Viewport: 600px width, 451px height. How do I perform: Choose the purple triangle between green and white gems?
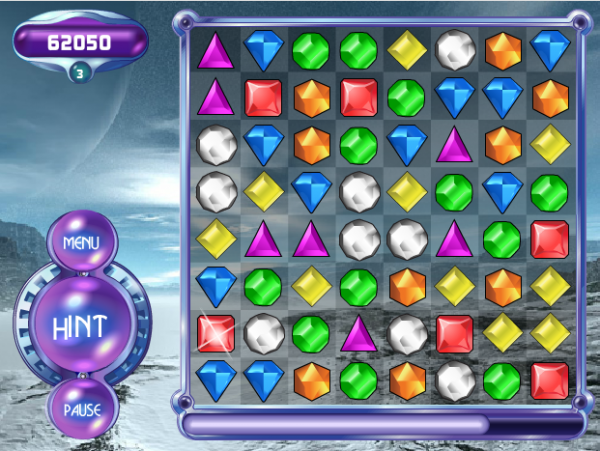(359, 332)
